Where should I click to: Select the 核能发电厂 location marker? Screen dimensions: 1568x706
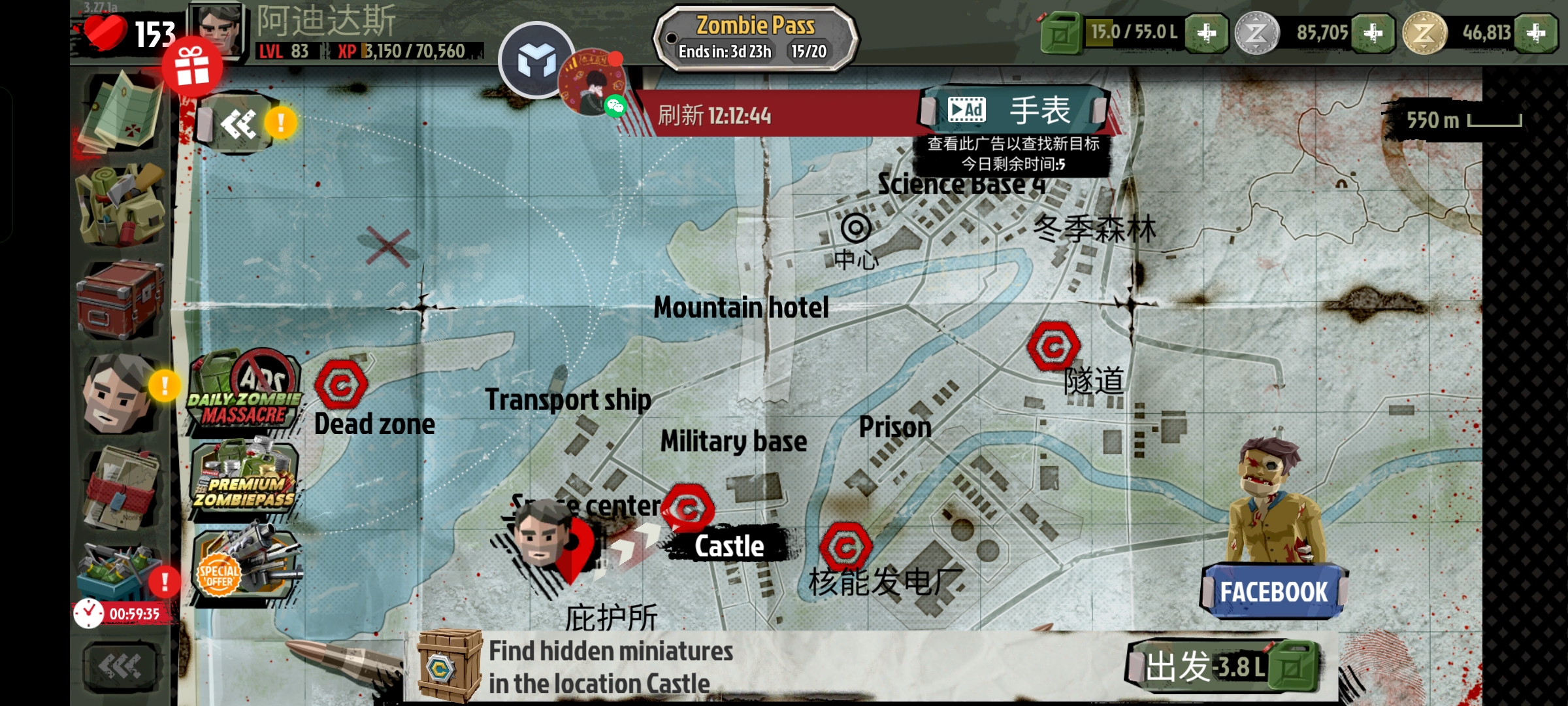point(846,546)
